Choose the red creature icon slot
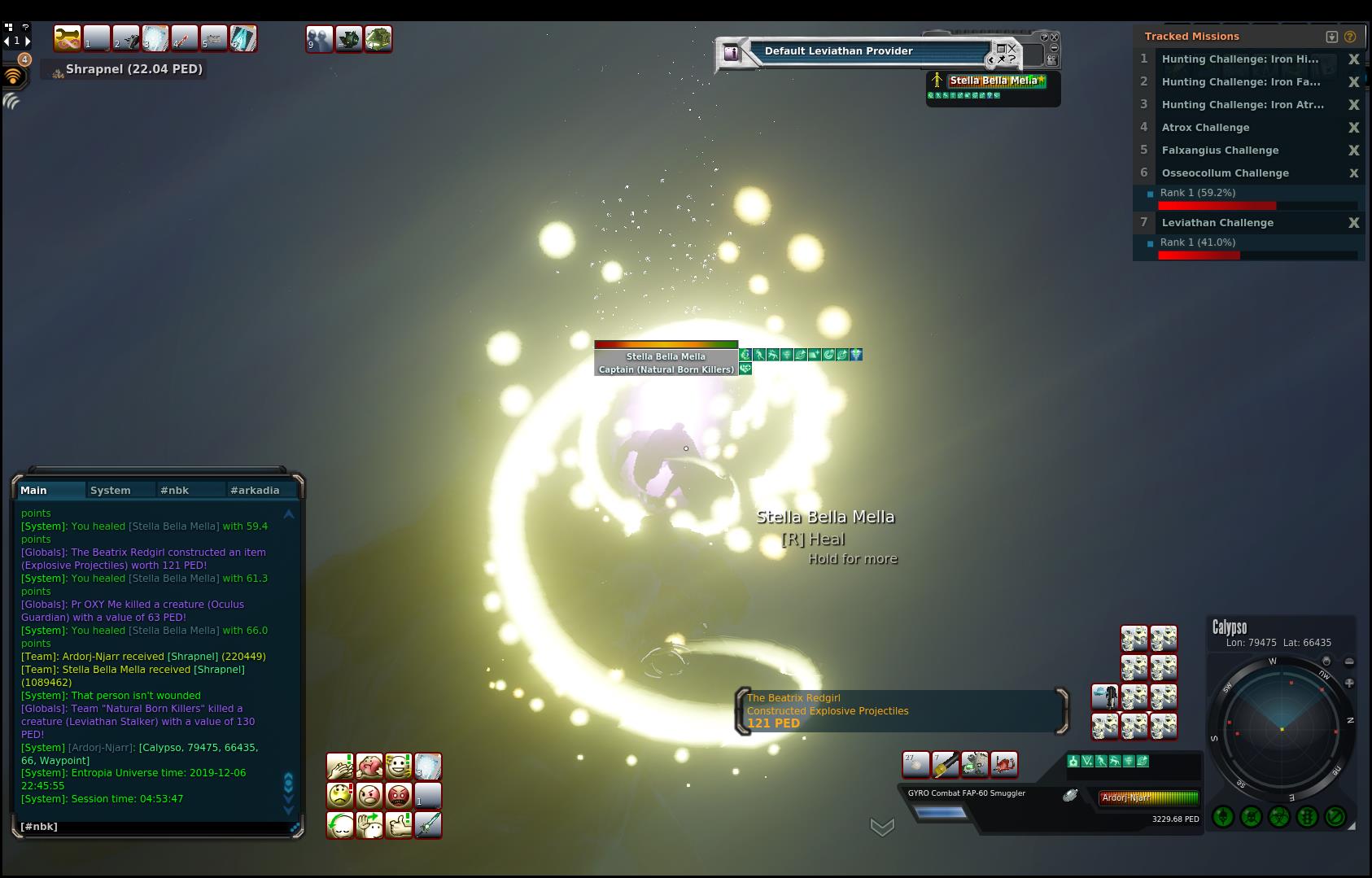Image resolution: width=1372 pixels, height=878 pixels. pyautogui.click(x=1004, y=764)
